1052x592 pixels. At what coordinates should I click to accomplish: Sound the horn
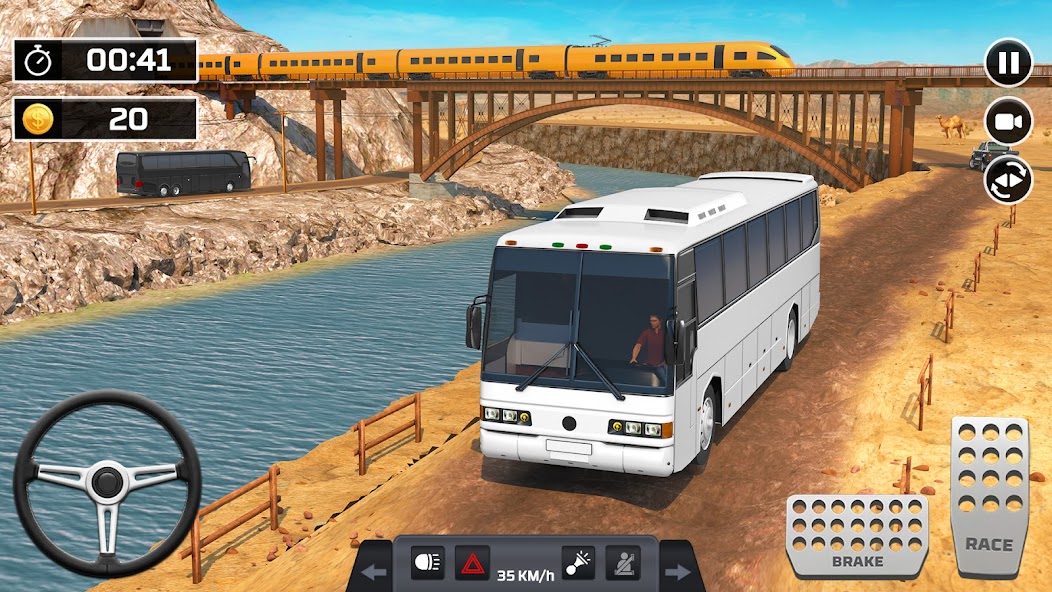point(578,563)
